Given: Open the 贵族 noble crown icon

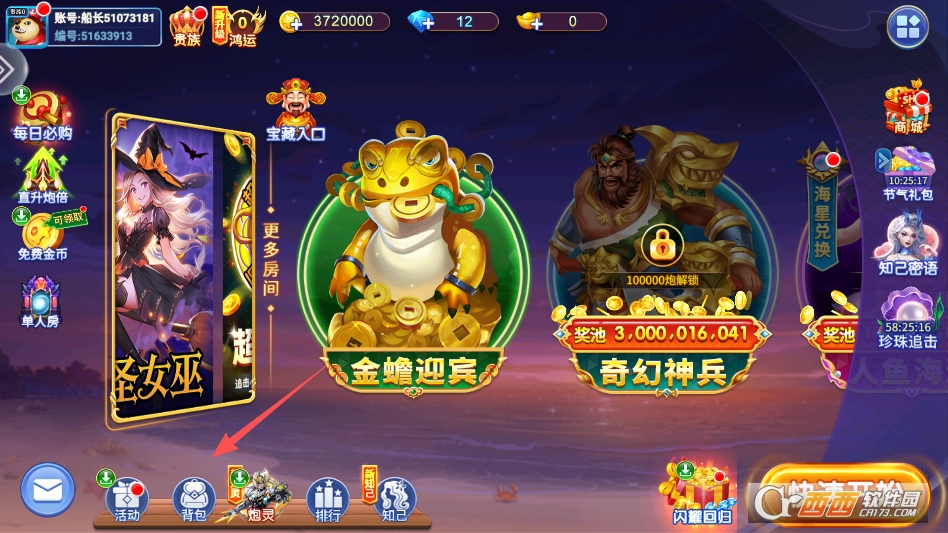Looking at the screenshot, I should (187, 25).
